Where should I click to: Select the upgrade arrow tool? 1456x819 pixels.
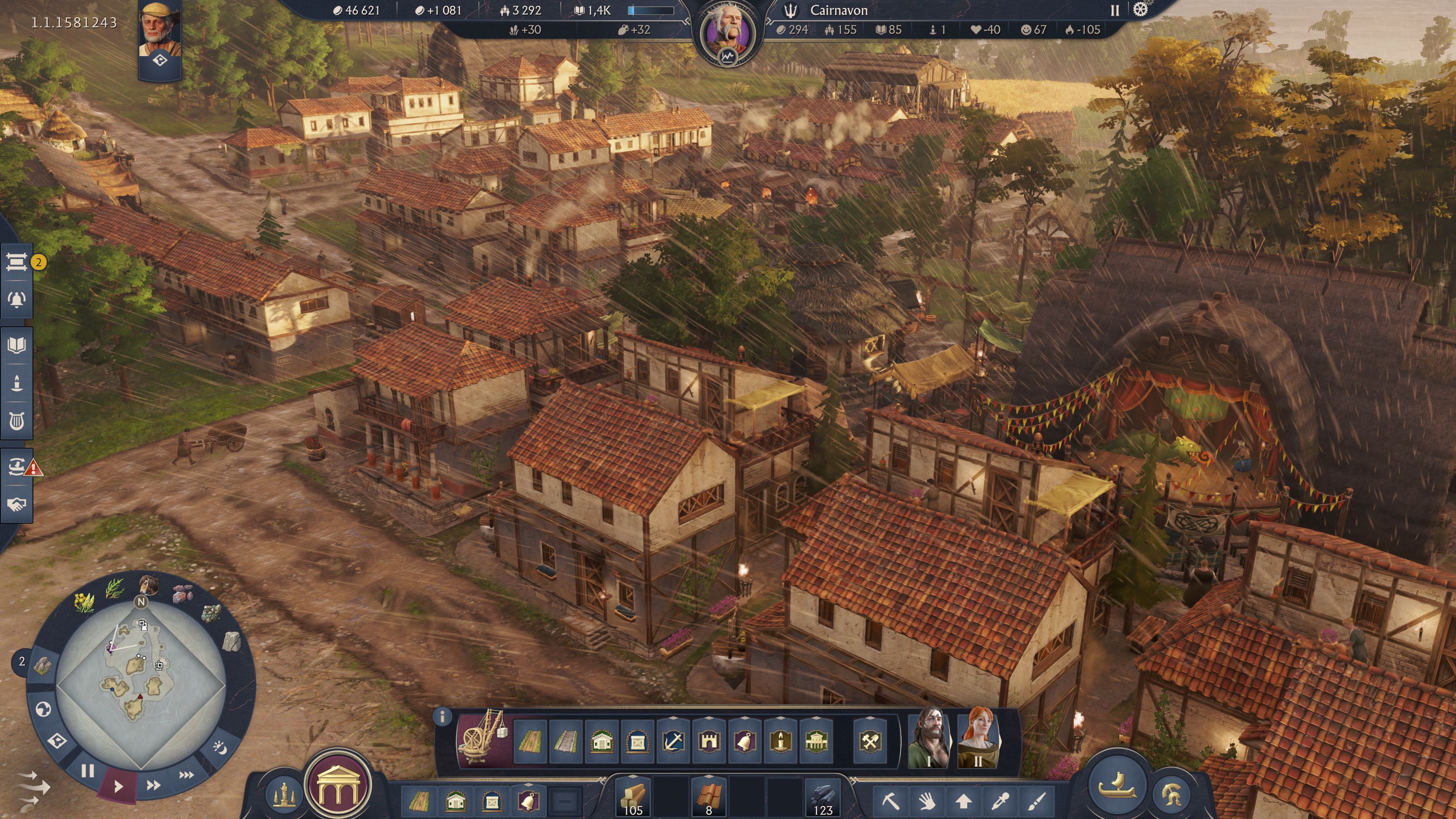(x=964, y=800)
